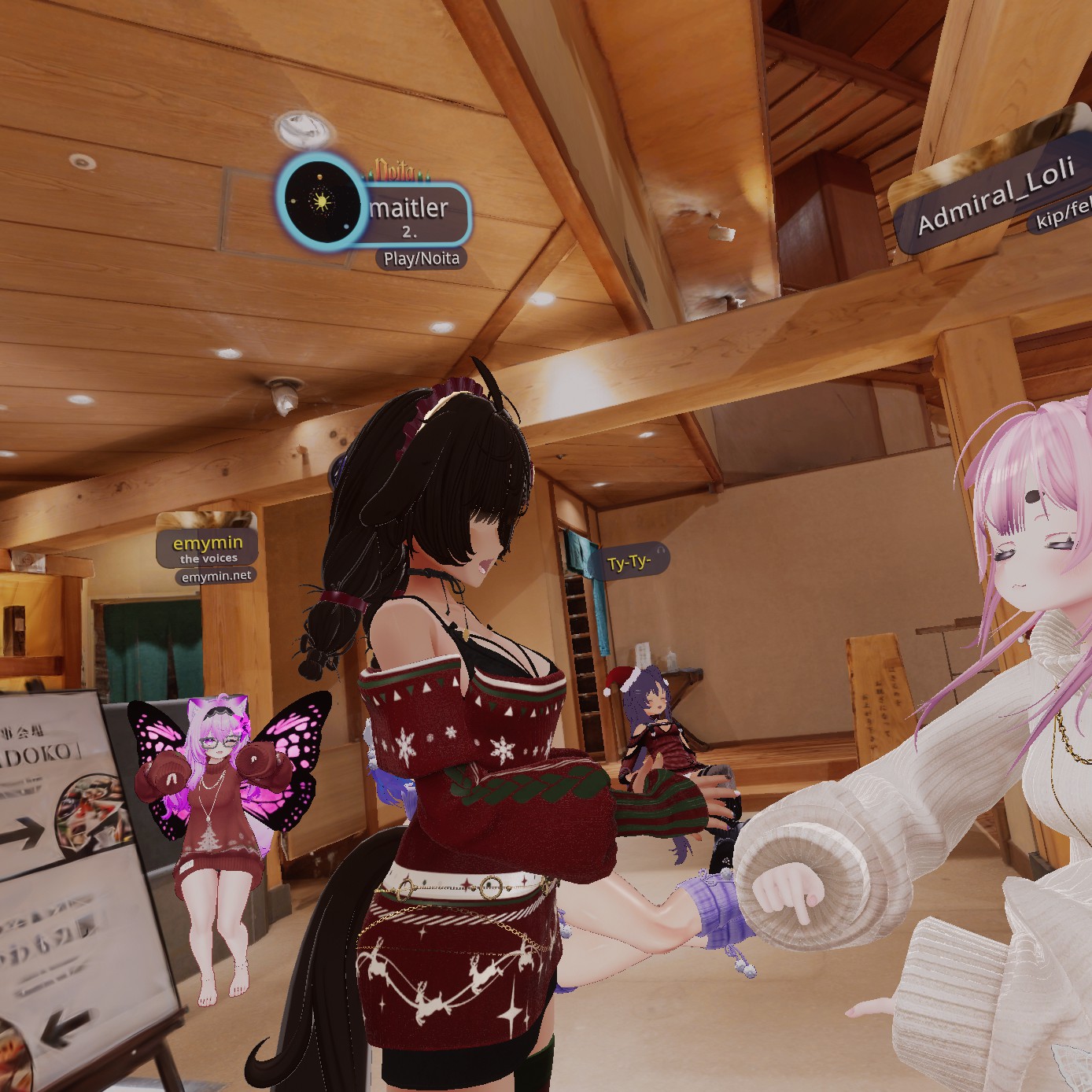Select the Ty-Ty- player nameplate
The width and height of the screenshot is (1092, 1092).
click(629, 563)
